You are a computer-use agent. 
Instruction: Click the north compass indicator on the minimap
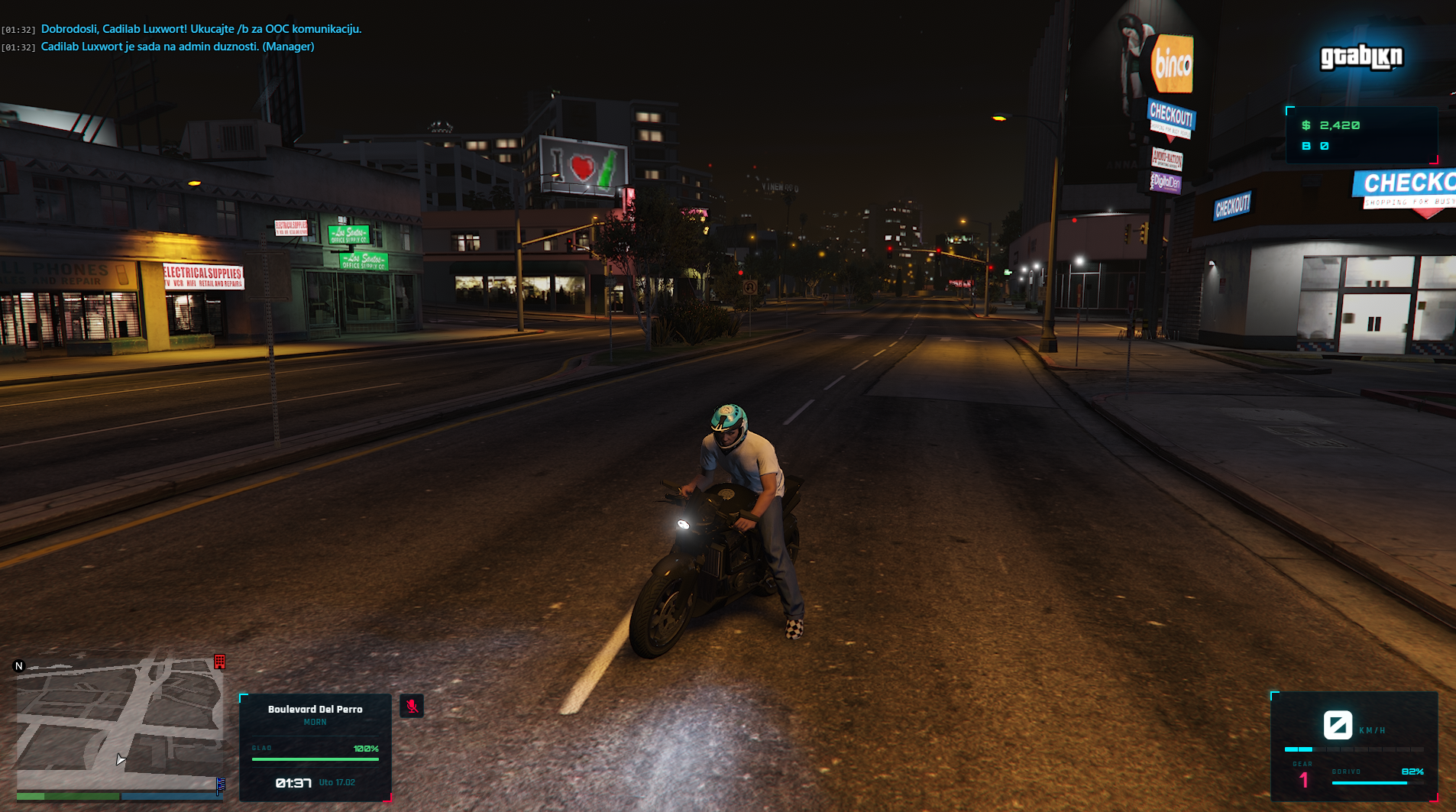(19, 666)
